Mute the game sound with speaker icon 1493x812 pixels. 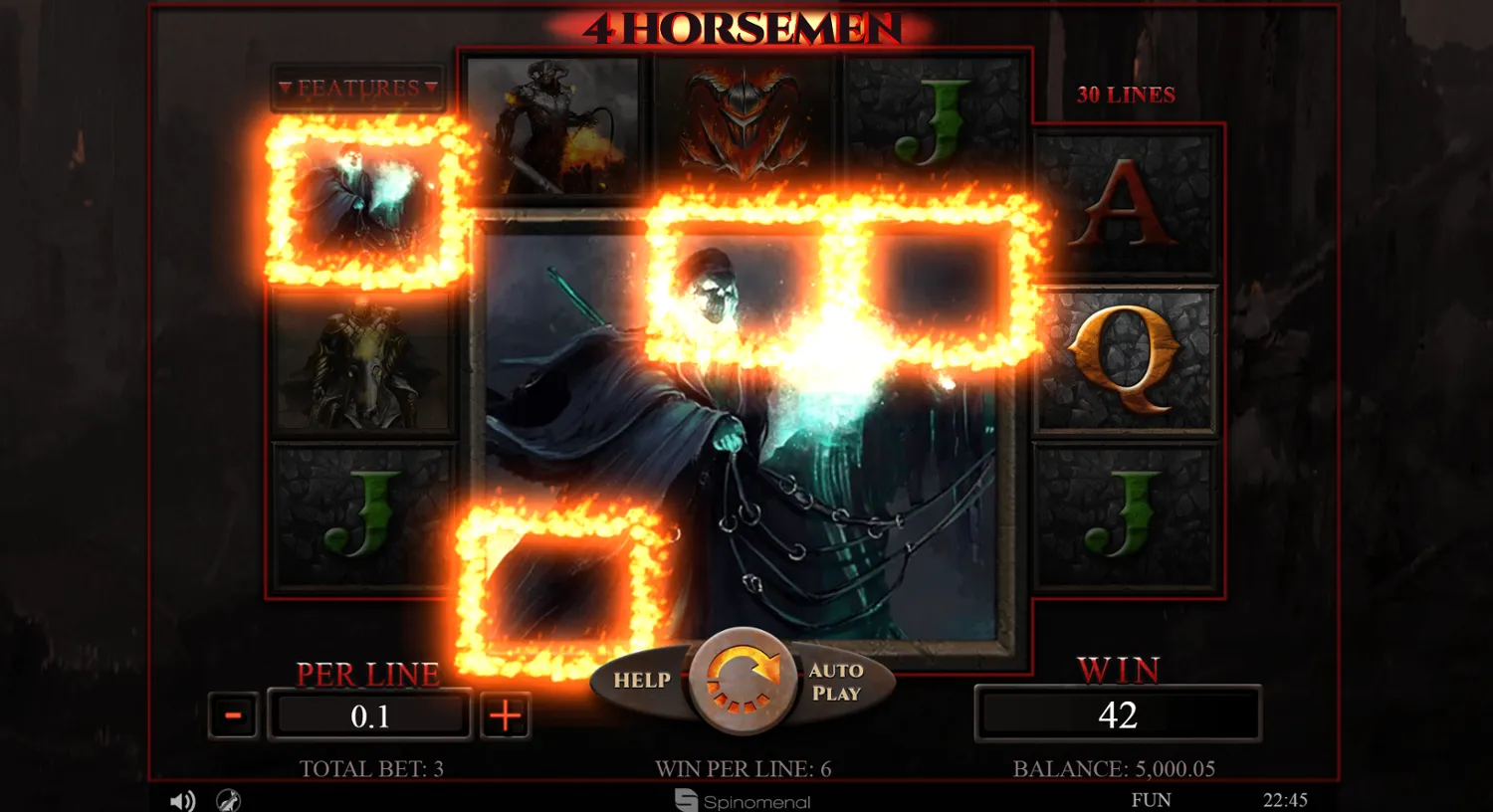pos(182,800)
